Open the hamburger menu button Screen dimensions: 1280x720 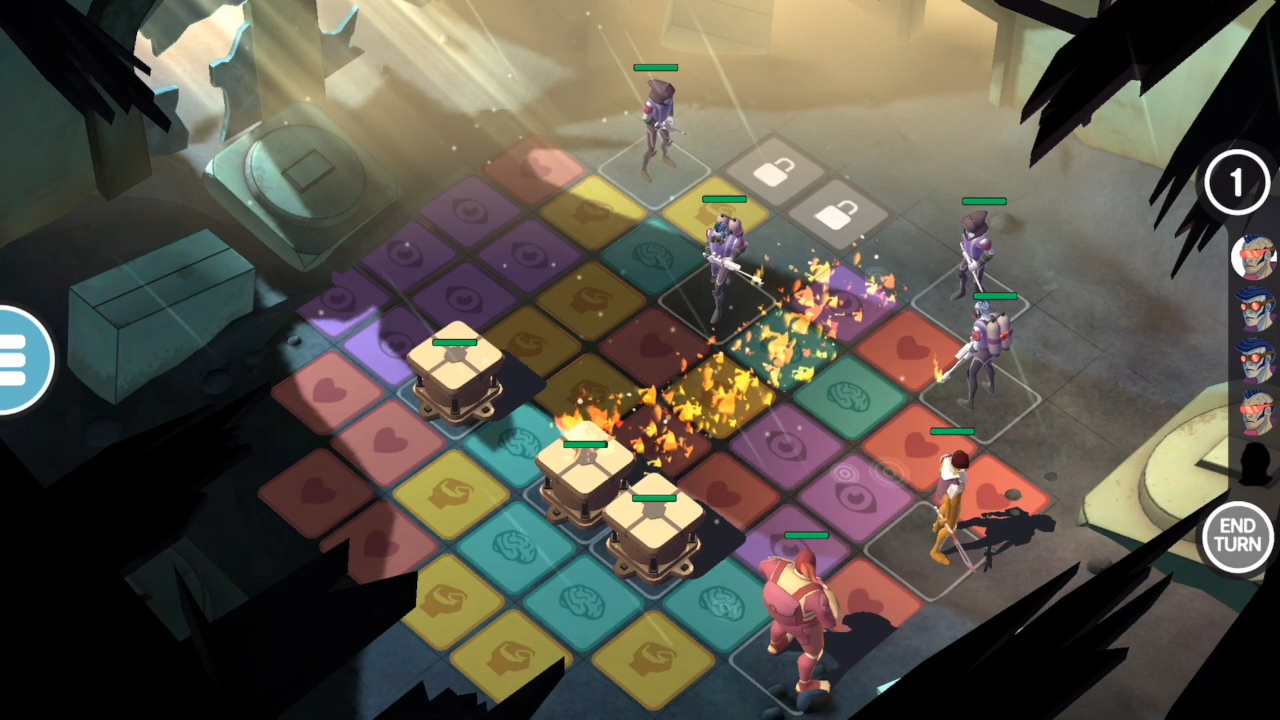click(18, 360)
